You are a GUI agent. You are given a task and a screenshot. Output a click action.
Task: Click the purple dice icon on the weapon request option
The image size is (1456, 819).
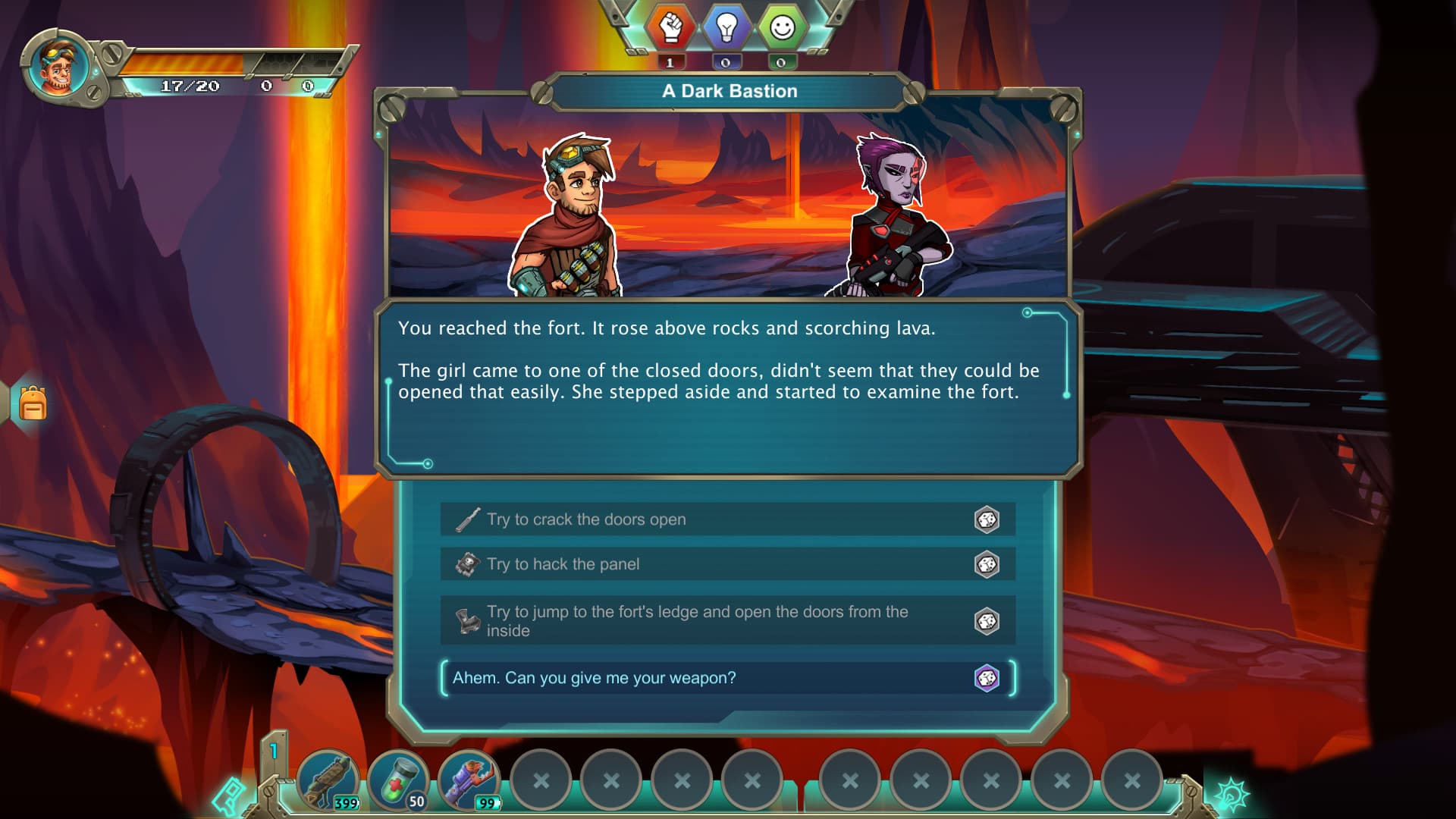click(987, 679)
